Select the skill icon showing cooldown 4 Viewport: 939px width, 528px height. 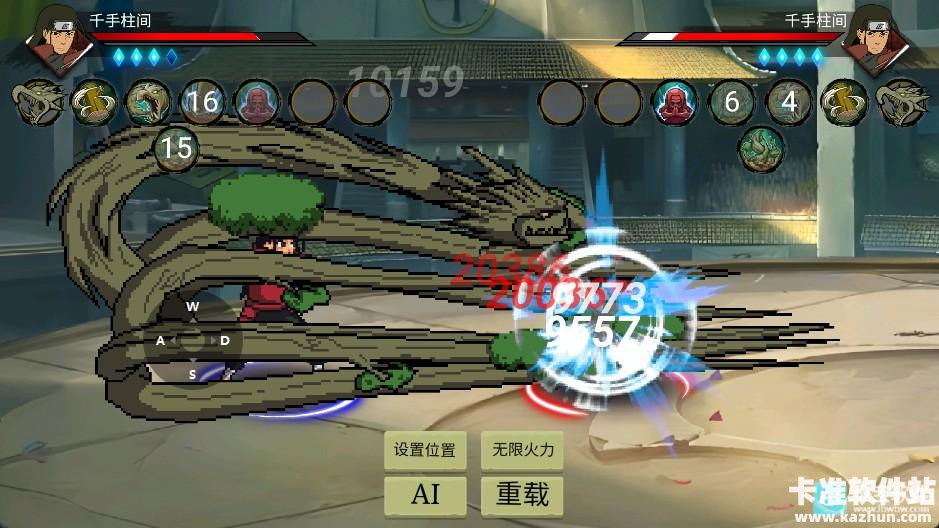pos(788,102)
